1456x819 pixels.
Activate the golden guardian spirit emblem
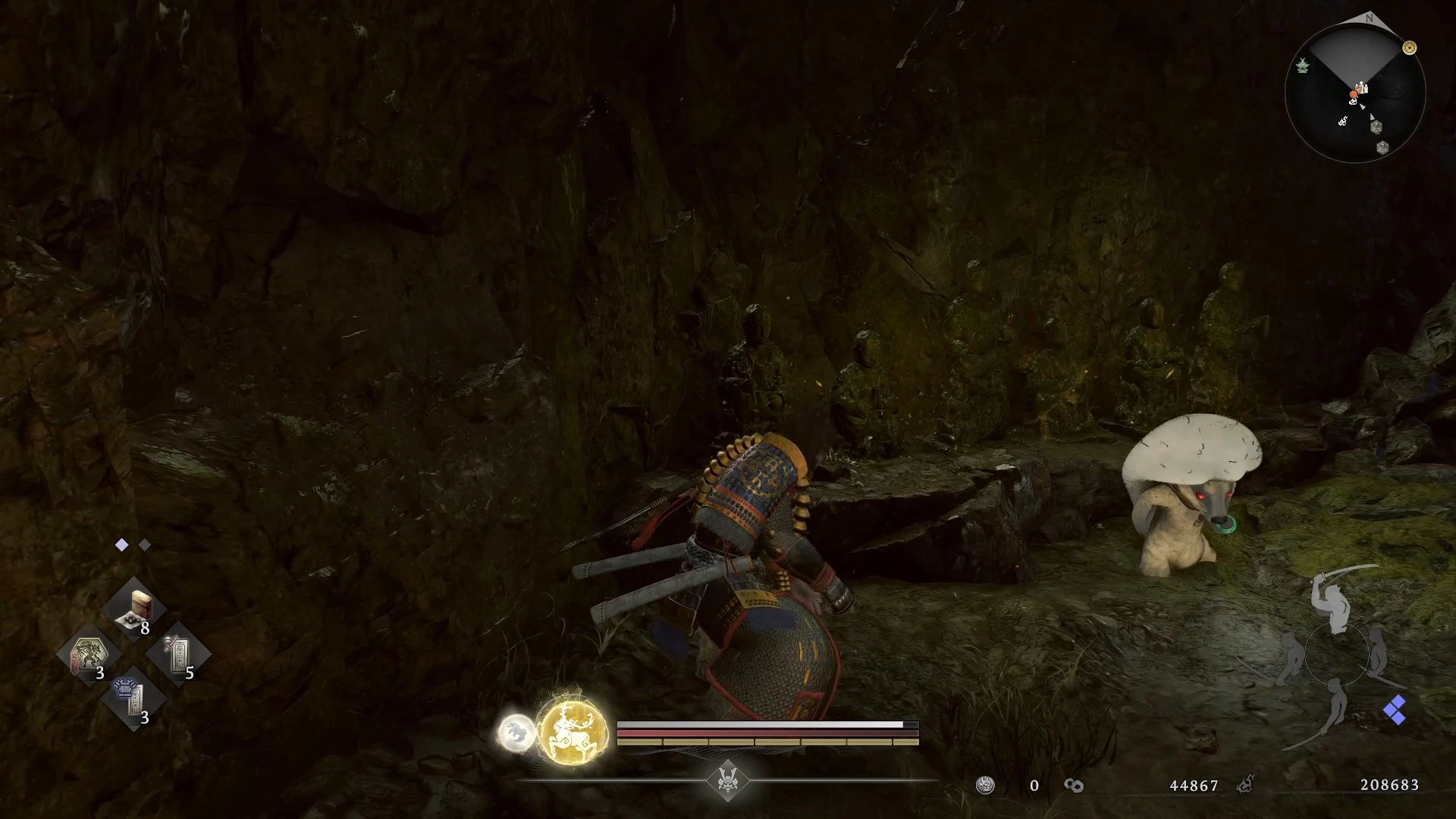(573, 732)
